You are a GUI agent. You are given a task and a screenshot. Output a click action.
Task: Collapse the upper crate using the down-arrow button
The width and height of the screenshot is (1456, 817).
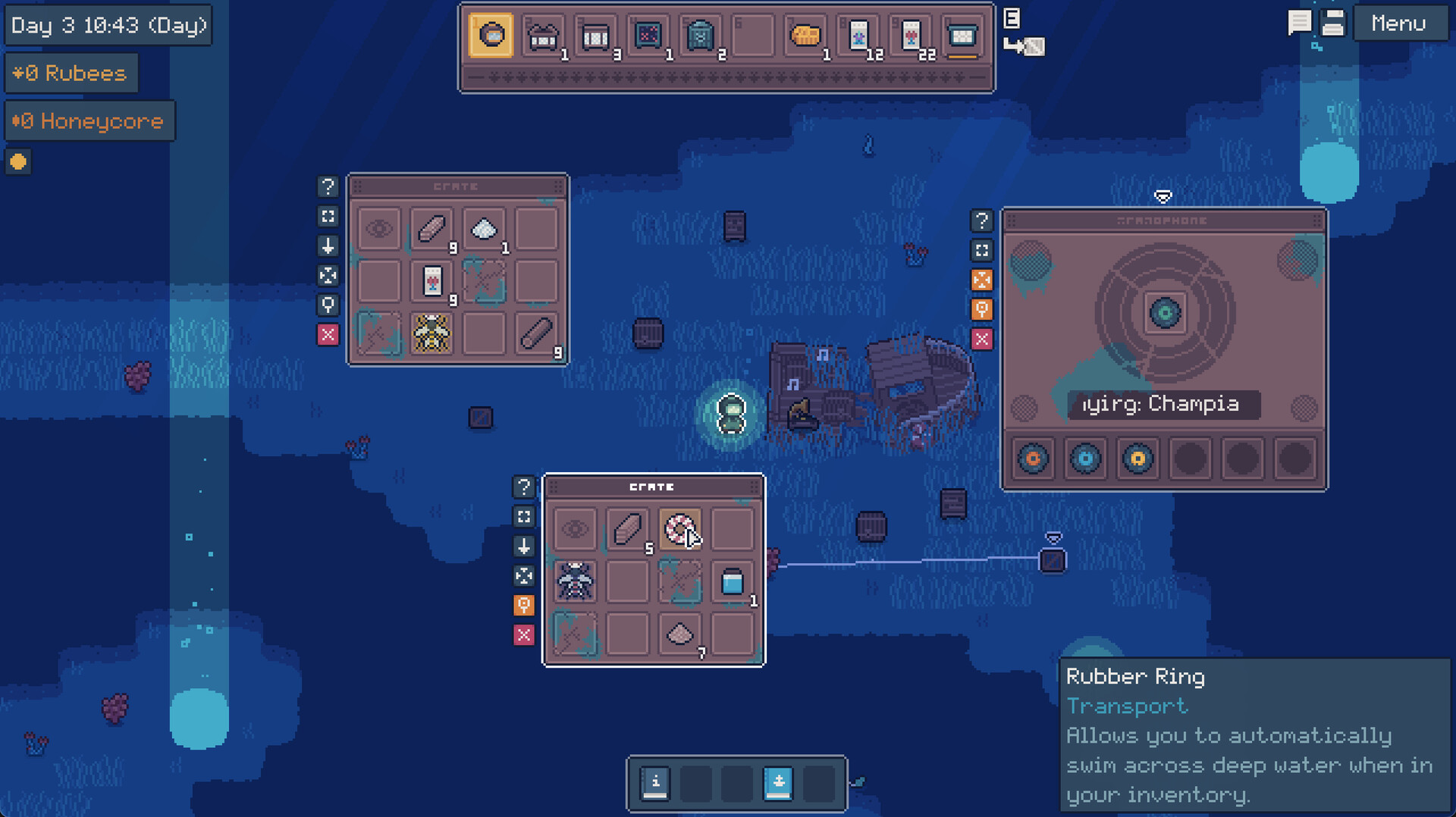pyautogui.click(x=328, y=246)
